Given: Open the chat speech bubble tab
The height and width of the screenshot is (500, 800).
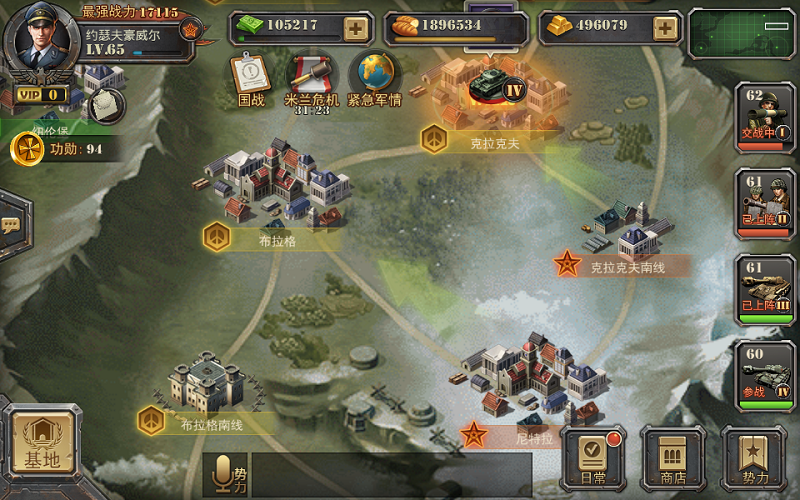Looking at the screenshot, I should coord(10,225).
